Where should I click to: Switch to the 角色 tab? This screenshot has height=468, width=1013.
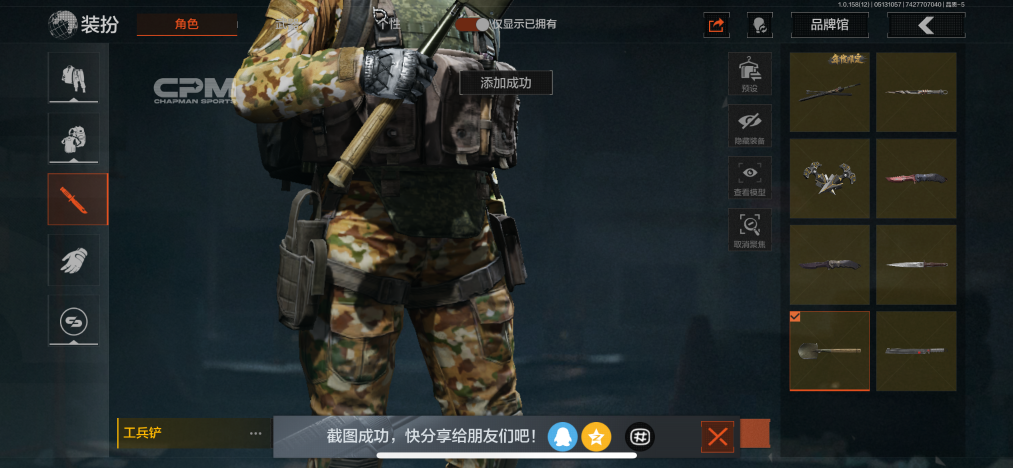[186, 24]
